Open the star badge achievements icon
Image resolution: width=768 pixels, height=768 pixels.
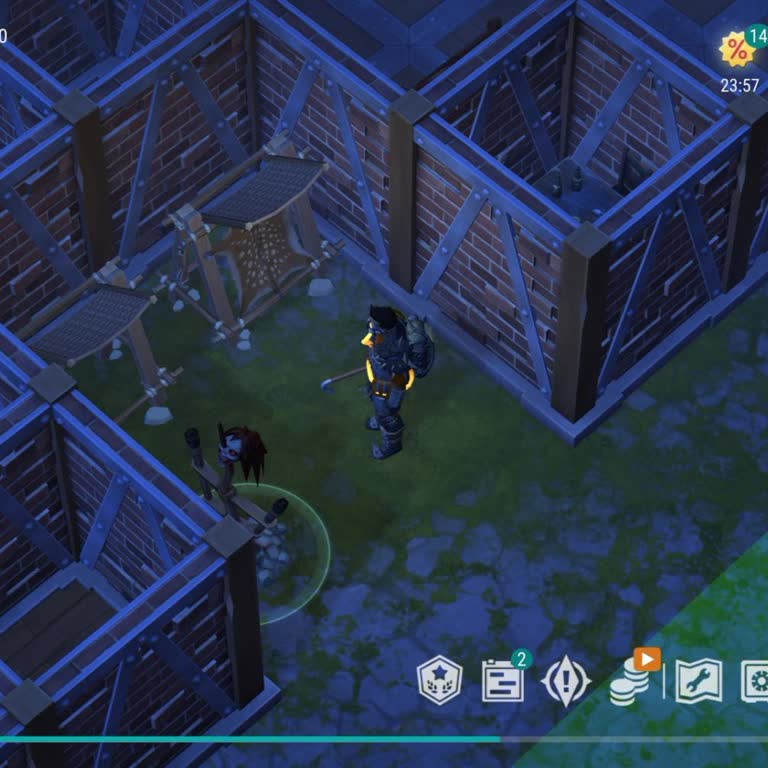[439, 681]
